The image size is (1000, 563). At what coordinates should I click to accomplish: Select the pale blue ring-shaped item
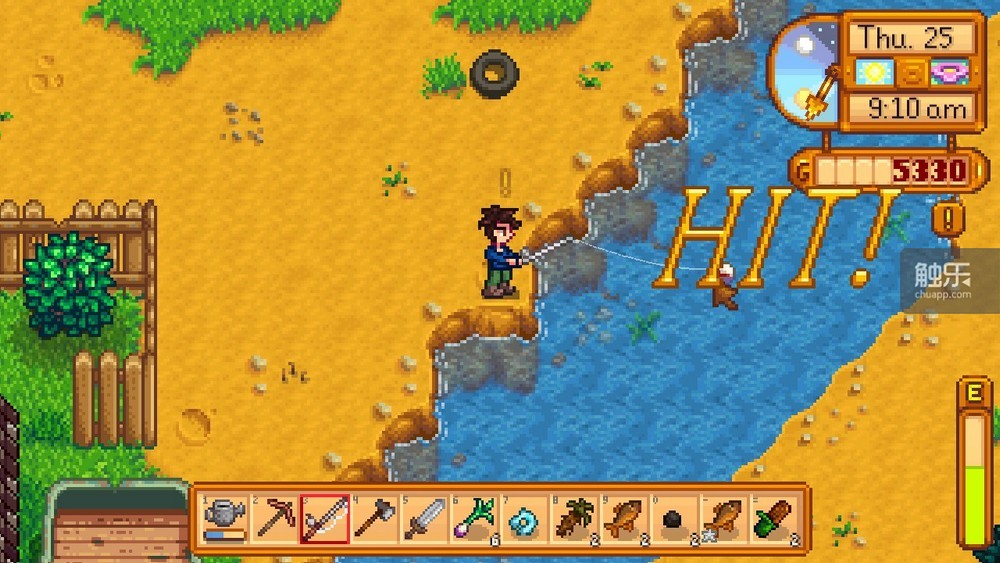[524, 519]
